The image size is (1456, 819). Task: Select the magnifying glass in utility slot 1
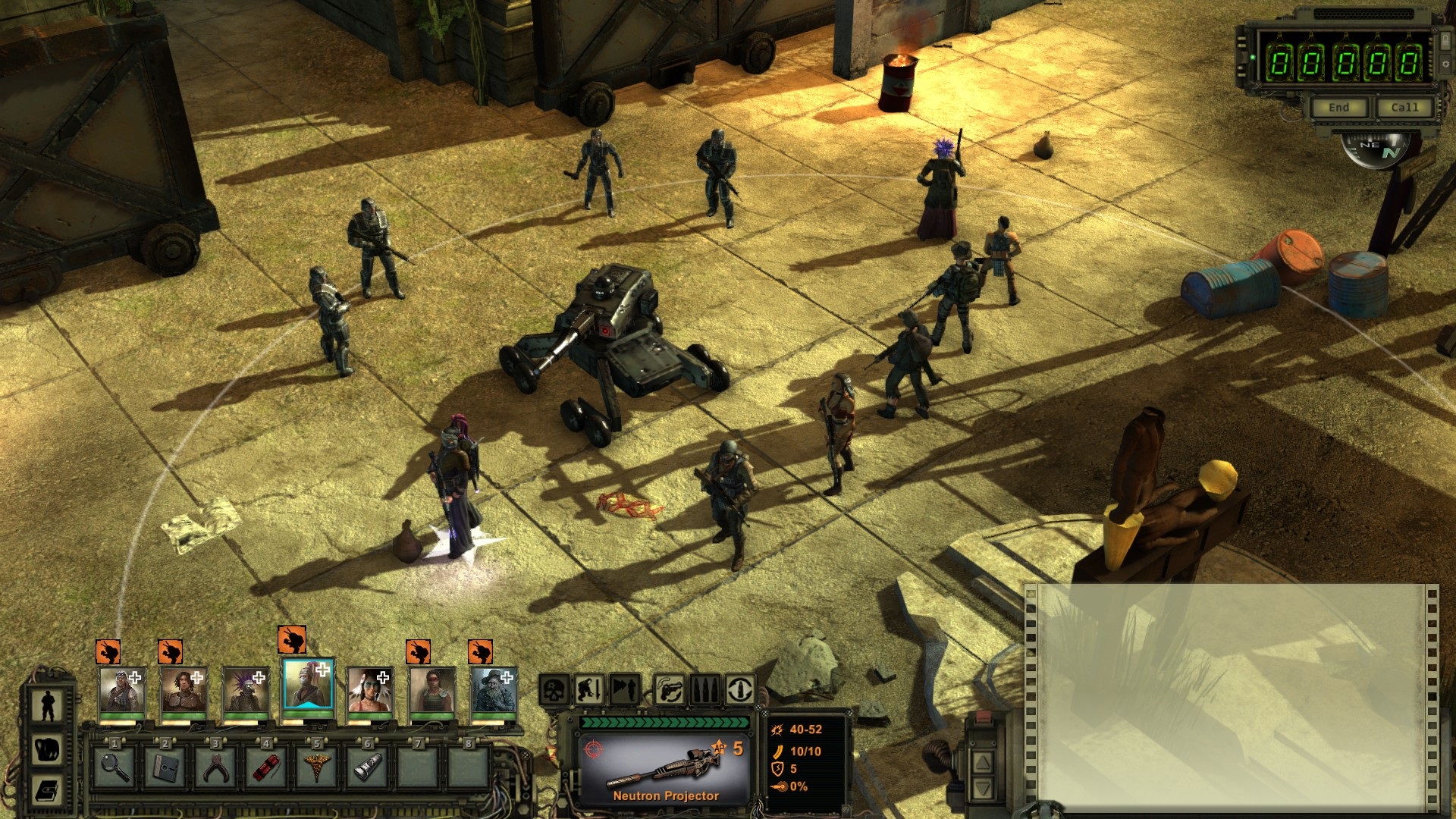116,768
